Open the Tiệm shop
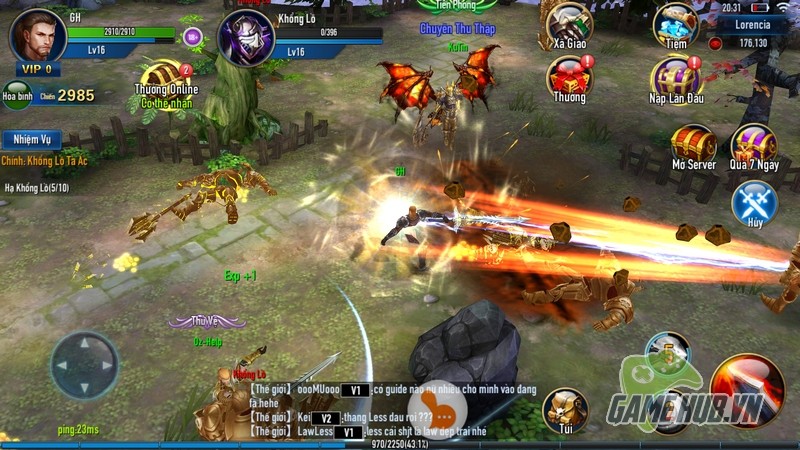The width and height of the screenshot is (800, 450). tap(675, 26)
